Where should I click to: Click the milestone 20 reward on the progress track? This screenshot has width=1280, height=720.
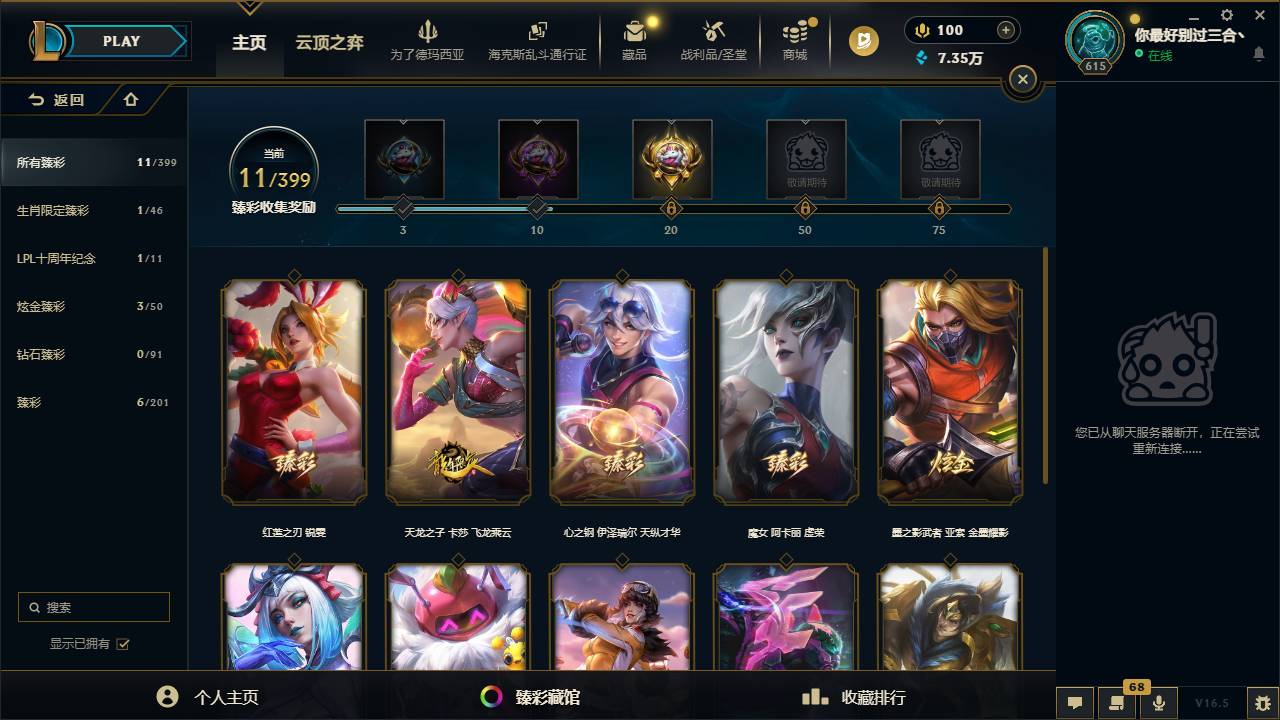coord(671,160)
